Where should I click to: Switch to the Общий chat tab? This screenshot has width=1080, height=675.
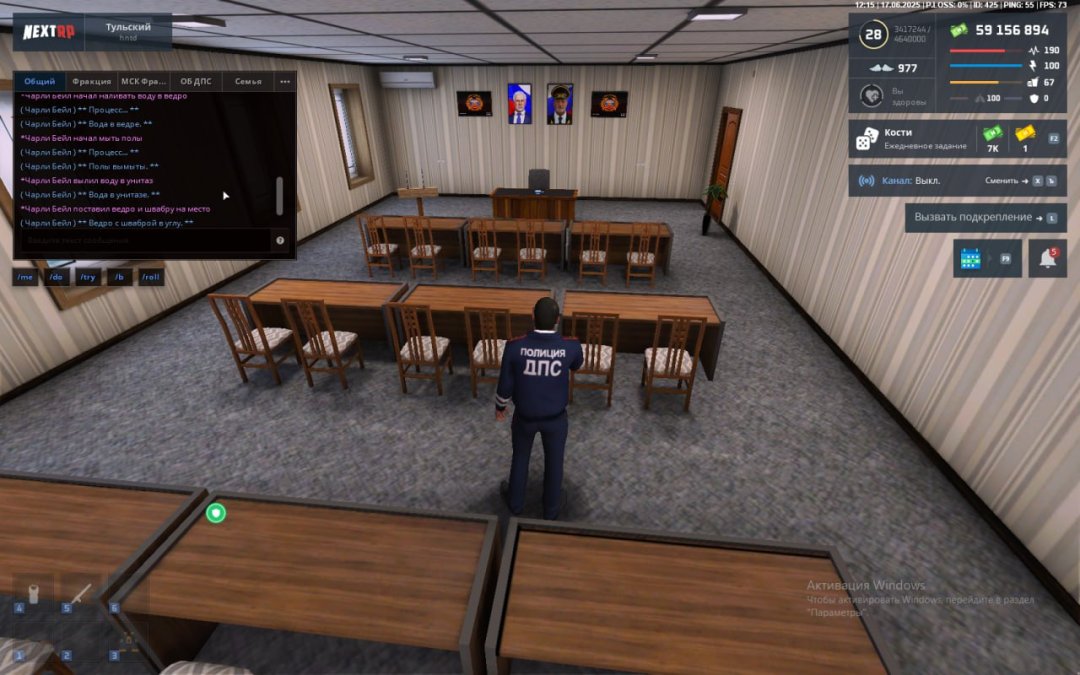tap(40, 81)
